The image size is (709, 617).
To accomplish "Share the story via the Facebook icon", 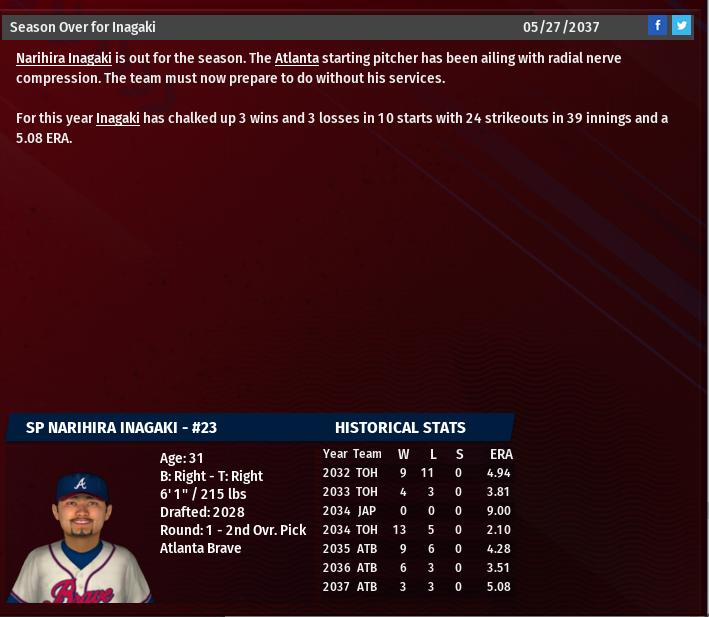I will click(x=657, y=26).
